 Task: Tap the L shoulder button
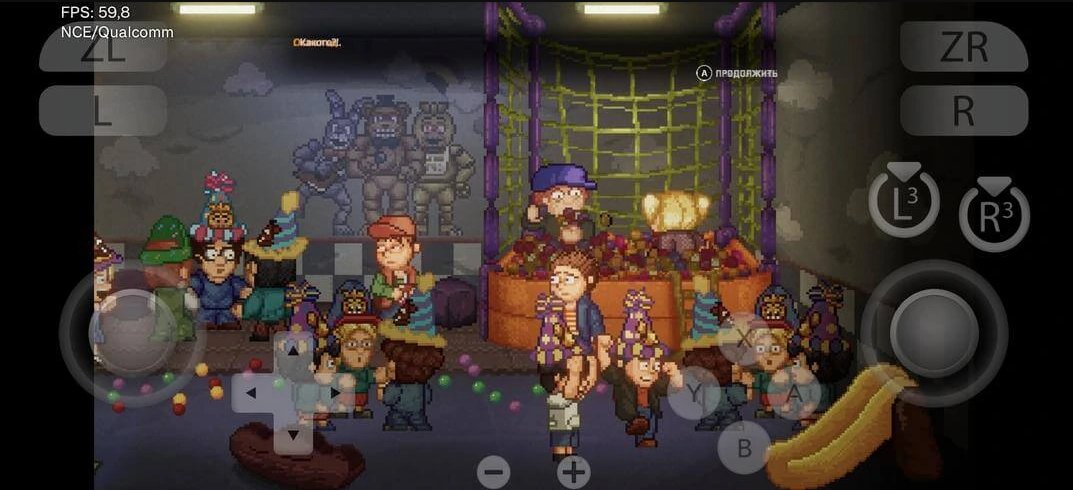102,111
